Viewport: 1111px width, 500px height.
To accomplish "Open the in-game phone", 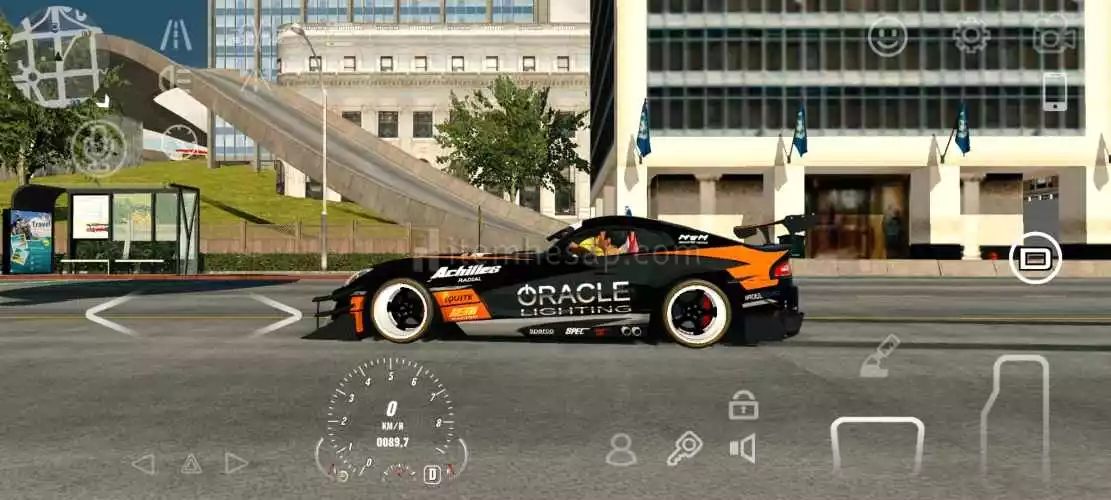I will click(x=1055, y=92).
